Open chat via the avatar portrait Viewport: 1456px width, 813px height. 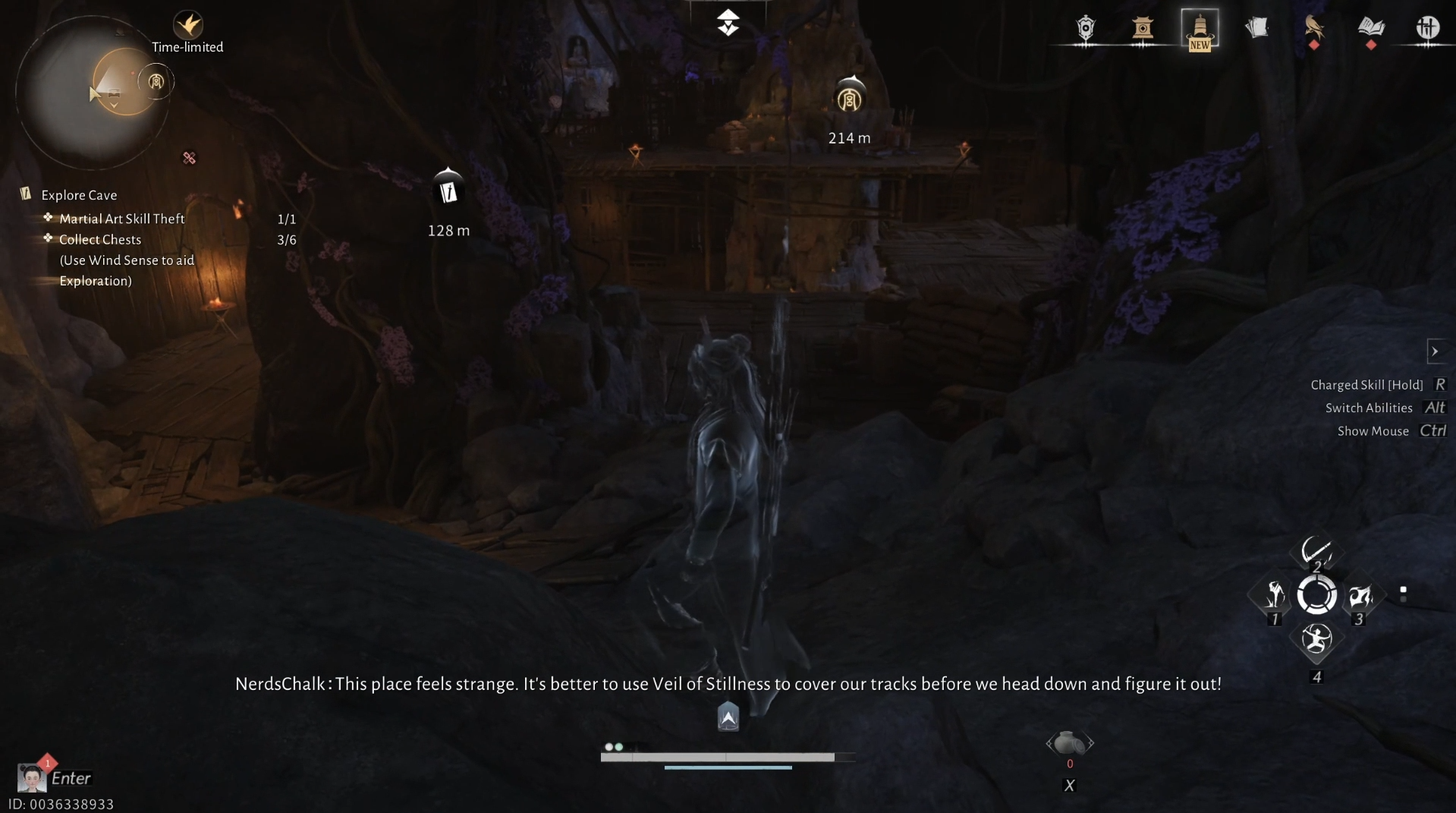point(31,778)
